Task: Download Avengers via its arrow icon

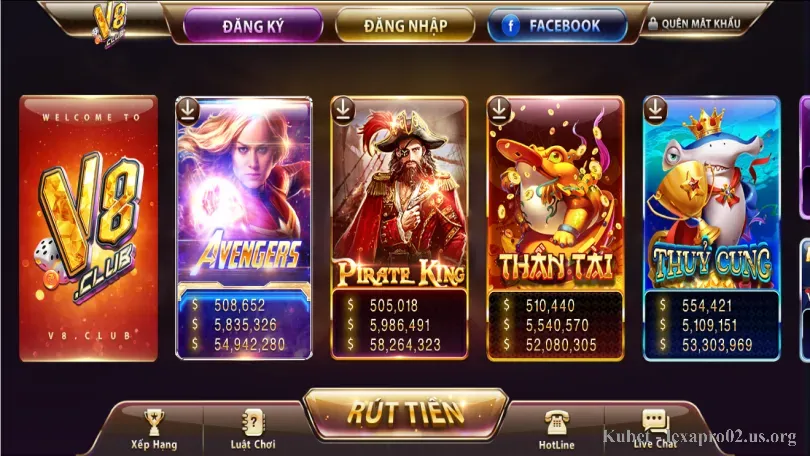Action: (x=190, y=109)
